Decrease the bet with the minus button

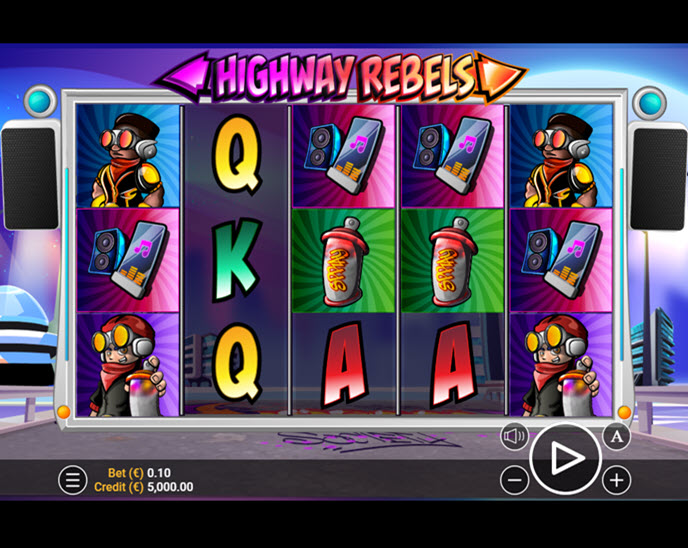point(514,481)
